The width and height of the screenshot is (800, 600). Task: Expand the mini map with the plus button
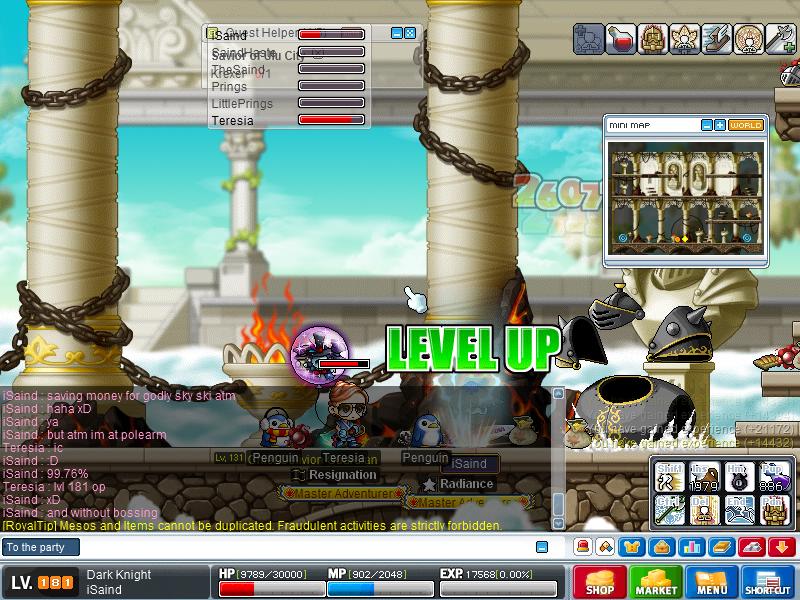click(720, 125)
